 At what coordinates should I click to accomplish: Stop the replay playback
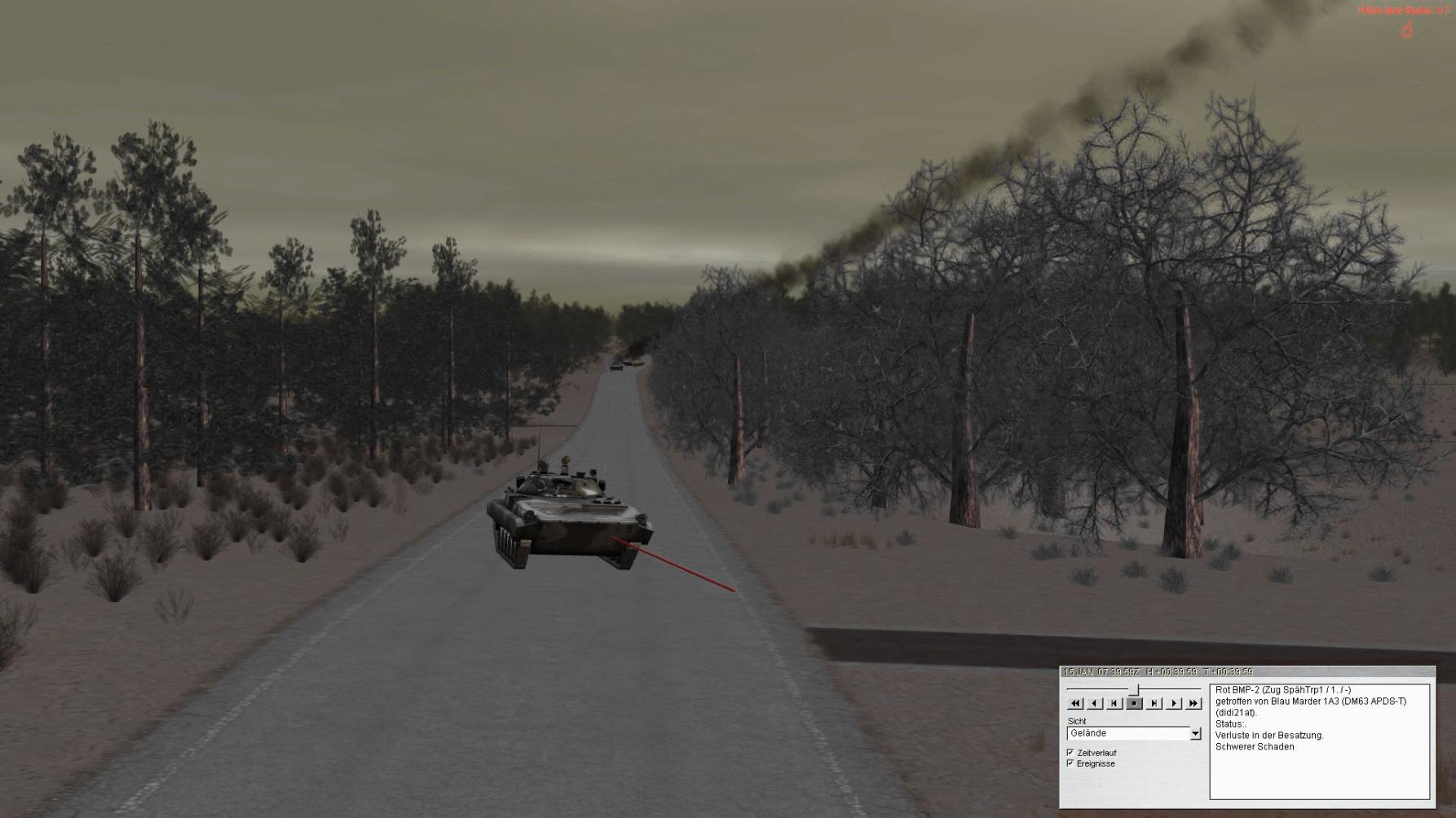1134,703
